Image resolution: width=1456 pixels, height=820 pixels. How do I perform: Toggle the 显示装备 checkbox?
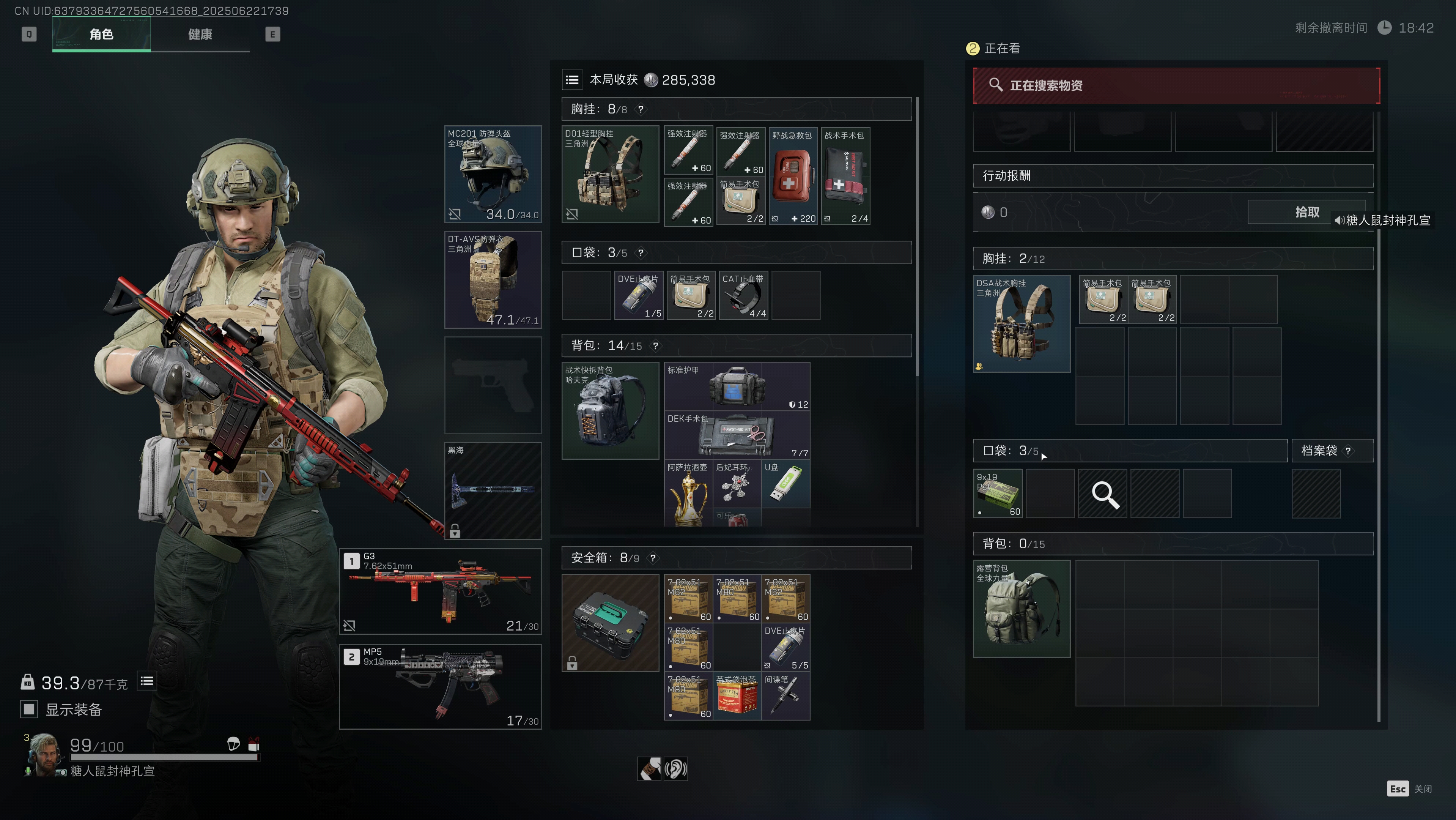coord(29,709)
